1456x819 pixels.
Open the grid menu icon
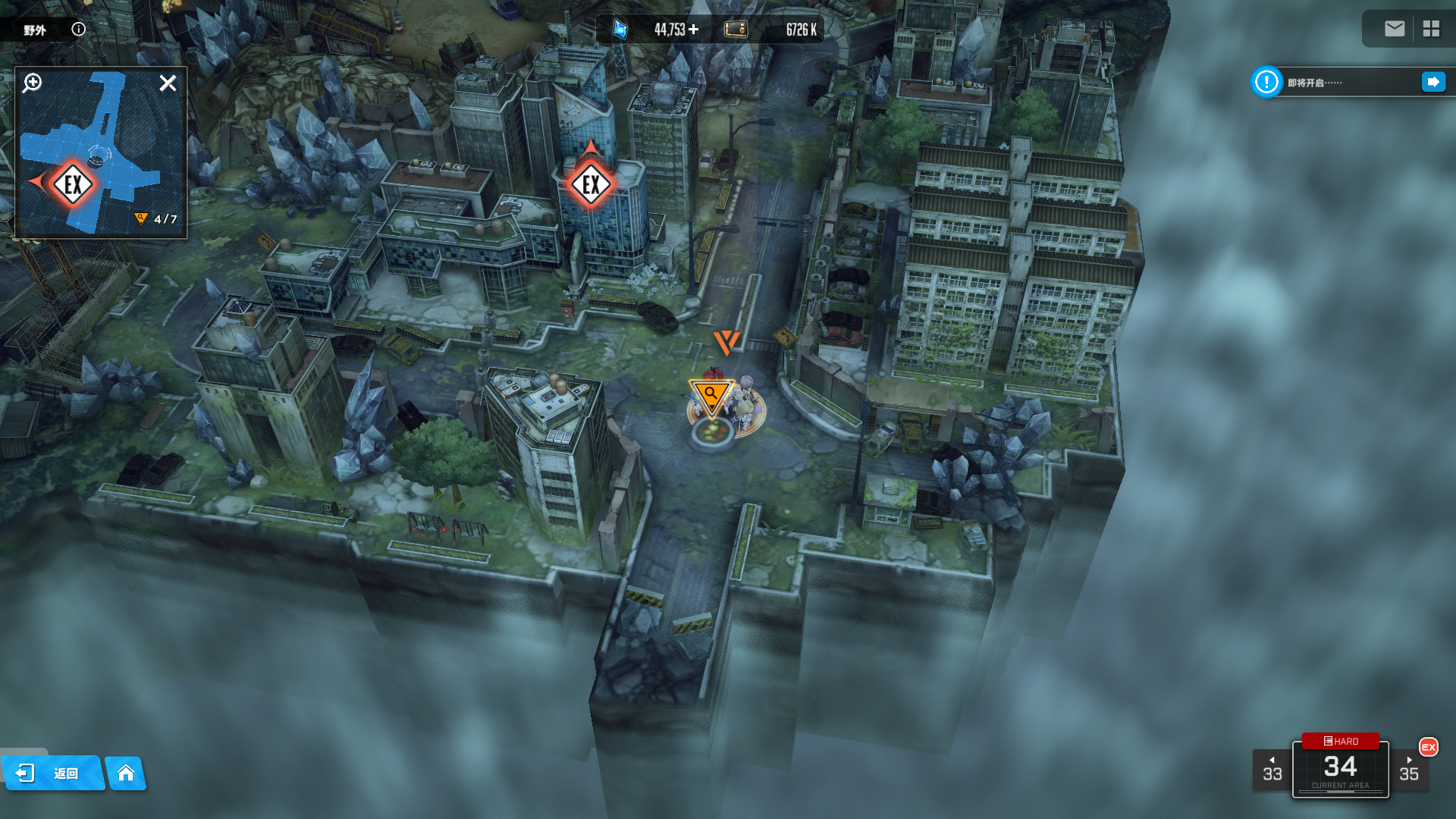(1431, 29)
